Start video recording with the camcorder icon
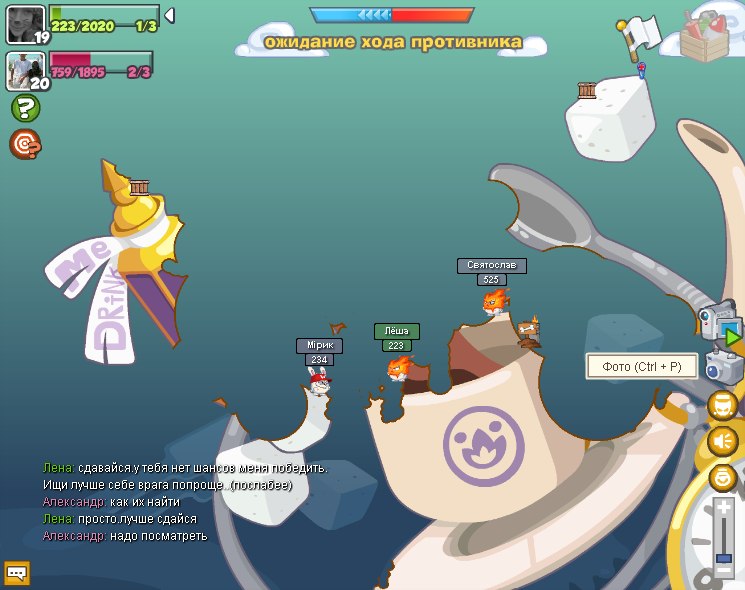The height and width of the screenshot is (590, 745). click(x=720, y=323)
